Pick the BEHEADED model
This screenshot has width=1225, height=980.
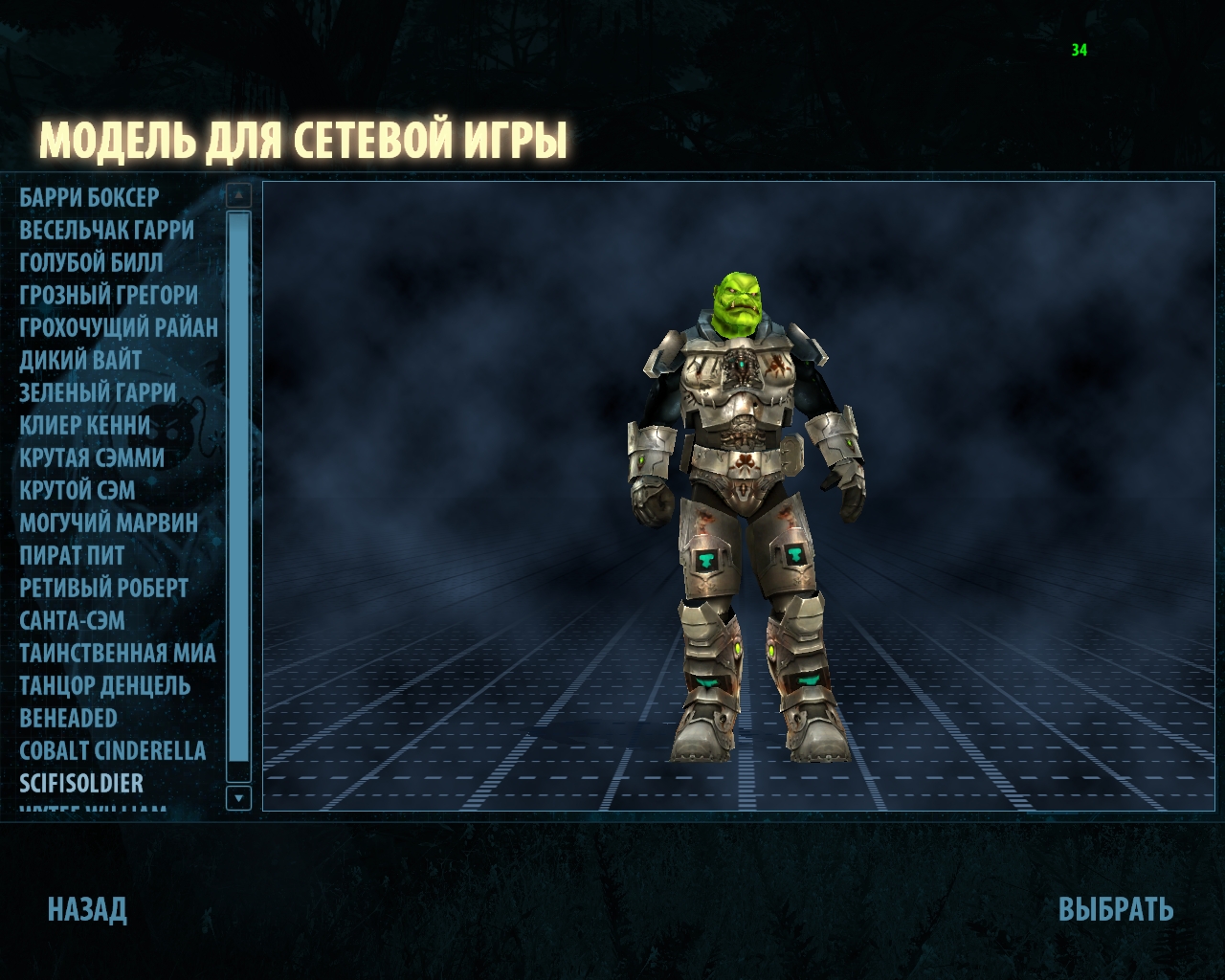pyautogui.click(x=68, y=719)
